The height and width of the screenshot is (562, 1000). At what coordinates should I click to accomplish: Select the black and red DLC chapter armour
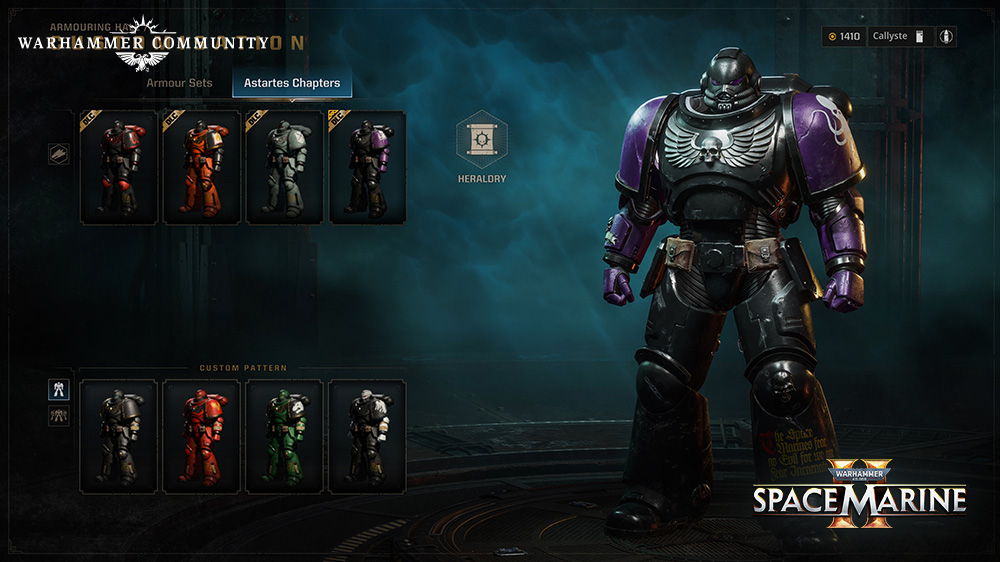[x=119, y=168]
